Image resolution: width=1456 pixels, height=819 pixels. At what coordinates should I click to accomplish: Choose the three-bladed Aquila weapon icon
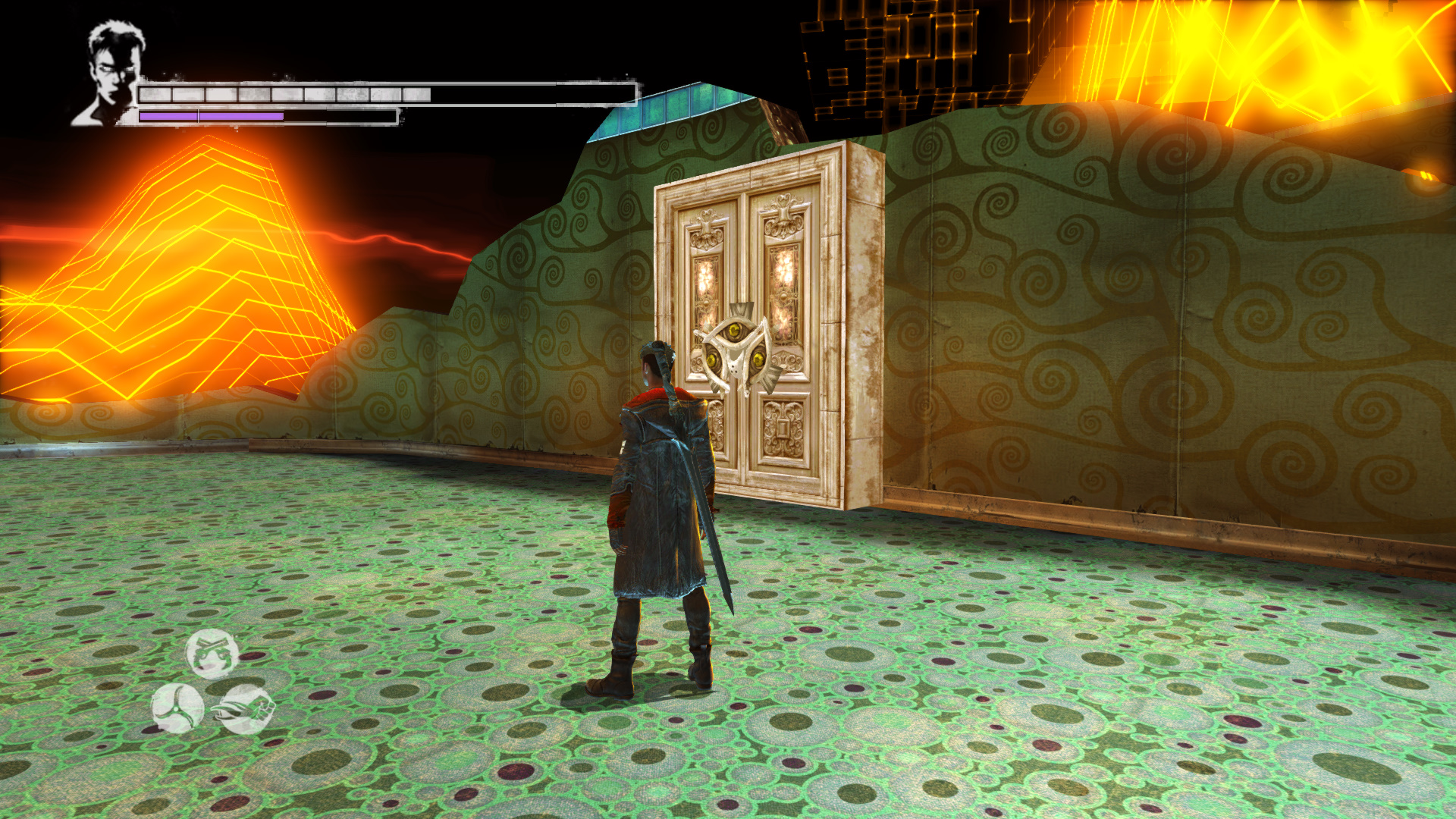(x=177, y=708)
